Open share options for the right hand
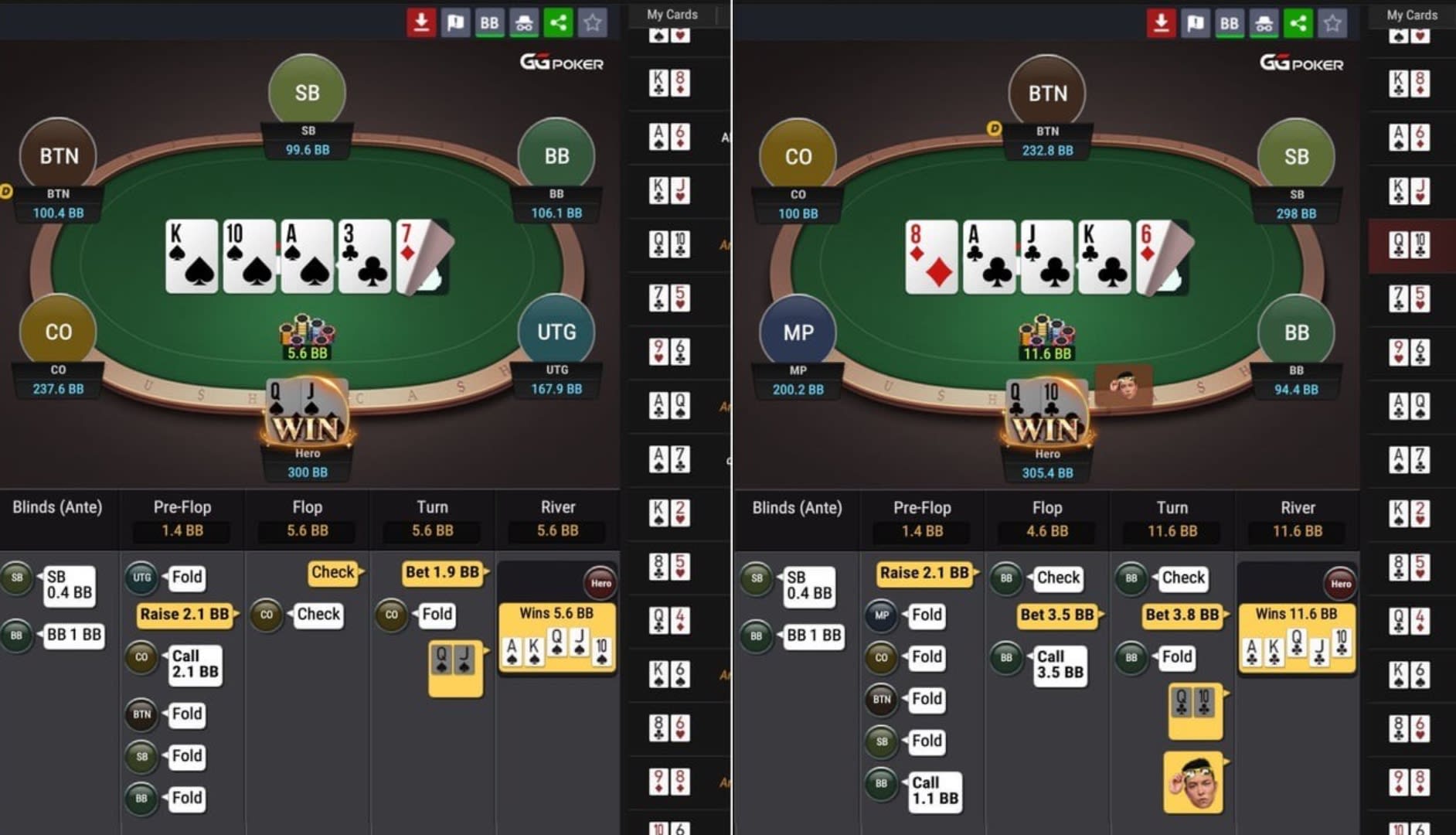Screen dimensions: 1456x835 click(1298, 22)
